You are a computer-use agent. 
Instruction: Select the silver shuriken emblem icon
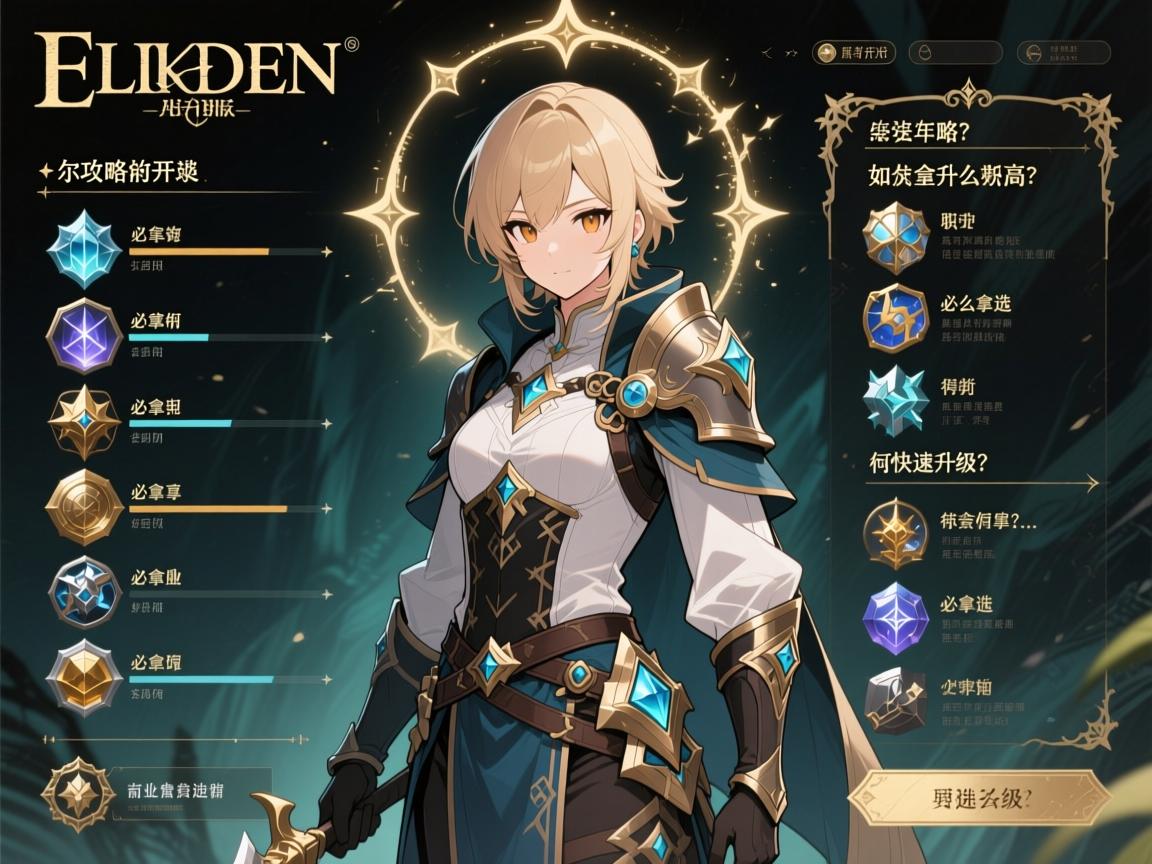point(84,592)
